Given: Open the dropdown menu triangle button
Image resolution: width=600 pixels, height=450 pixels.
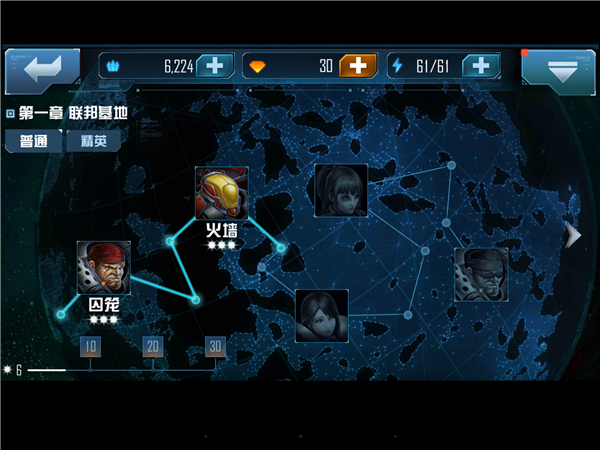Looking at the screenshot, I should (558, 70).
